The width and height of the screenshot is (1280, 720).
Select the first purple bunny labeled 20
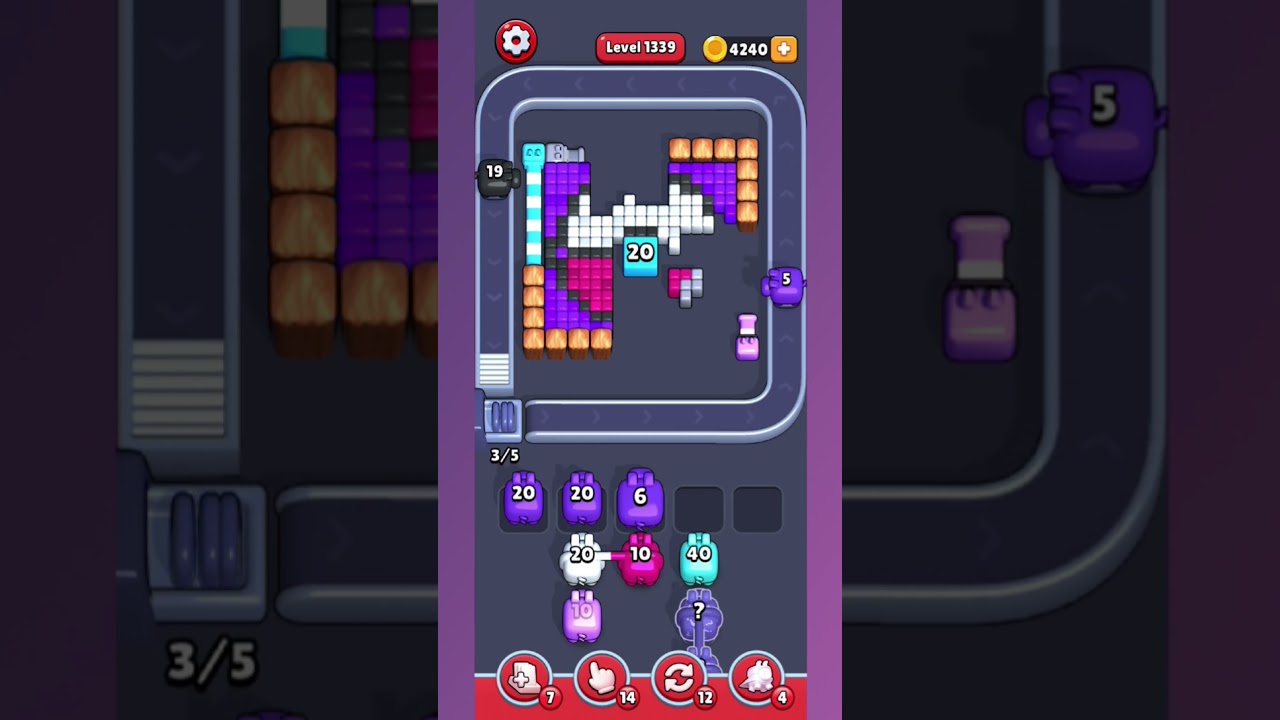coord(522,497)
